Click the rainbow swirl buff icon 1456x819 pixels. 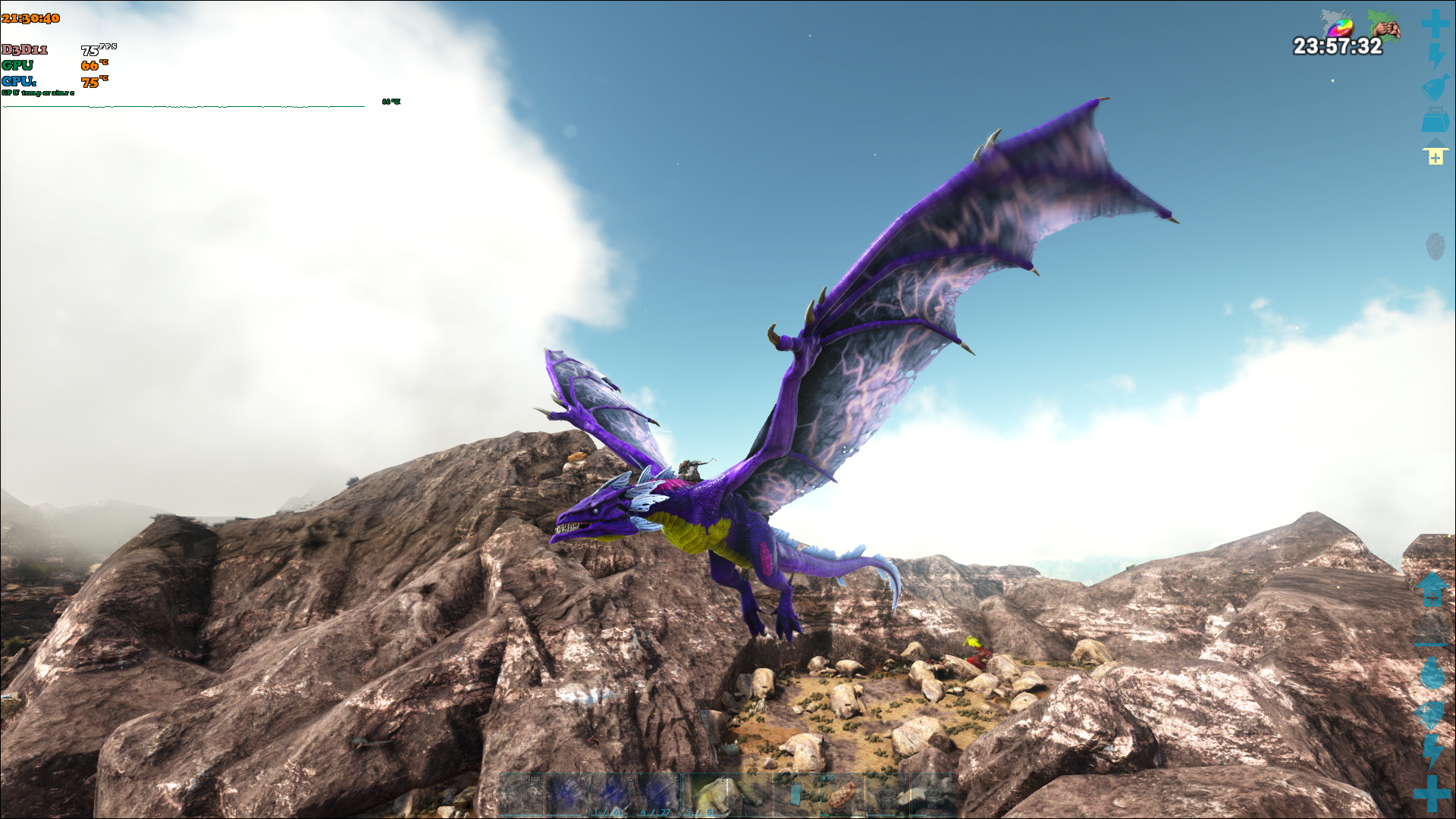tap(1339, 27)
